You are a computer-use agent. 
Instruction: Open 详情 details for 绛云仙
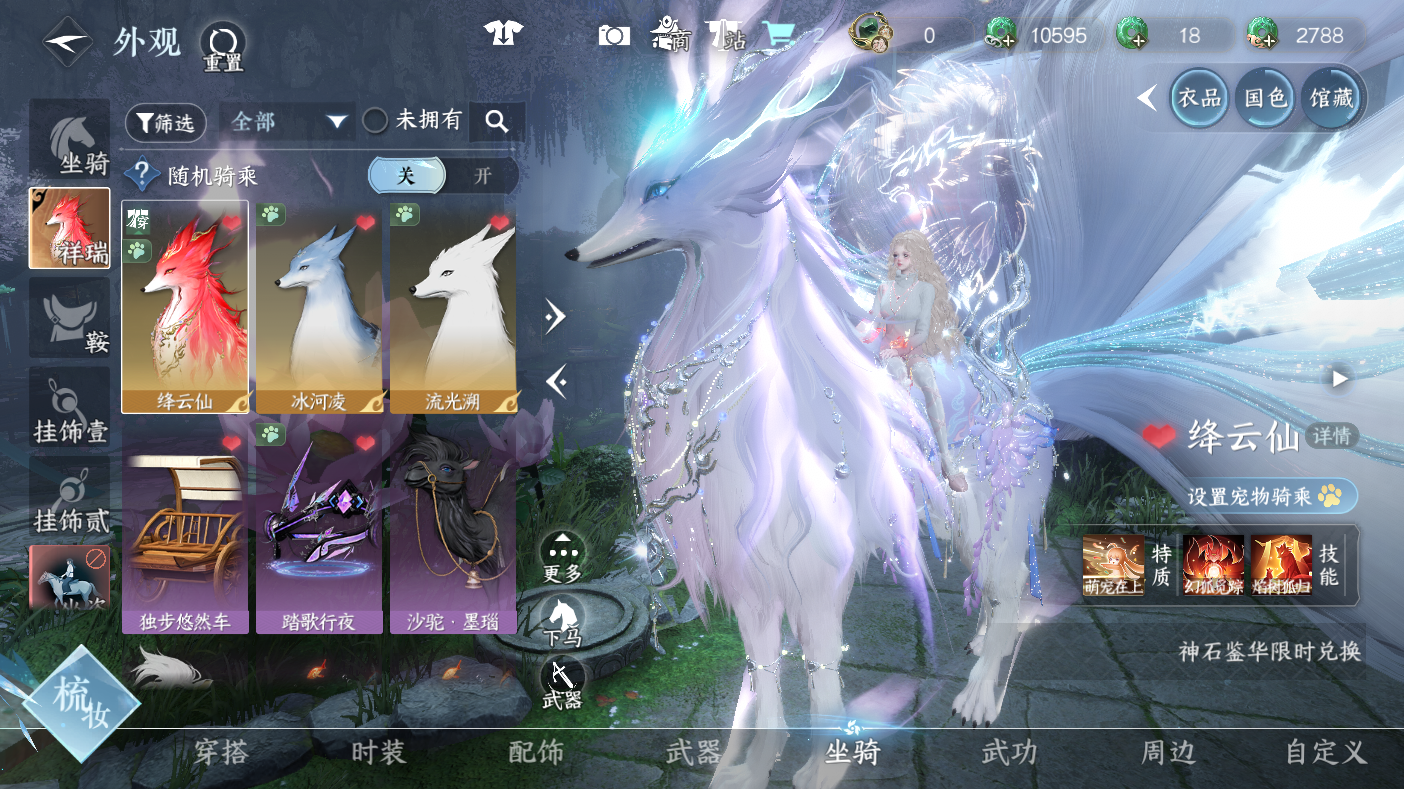point(1332,436)
